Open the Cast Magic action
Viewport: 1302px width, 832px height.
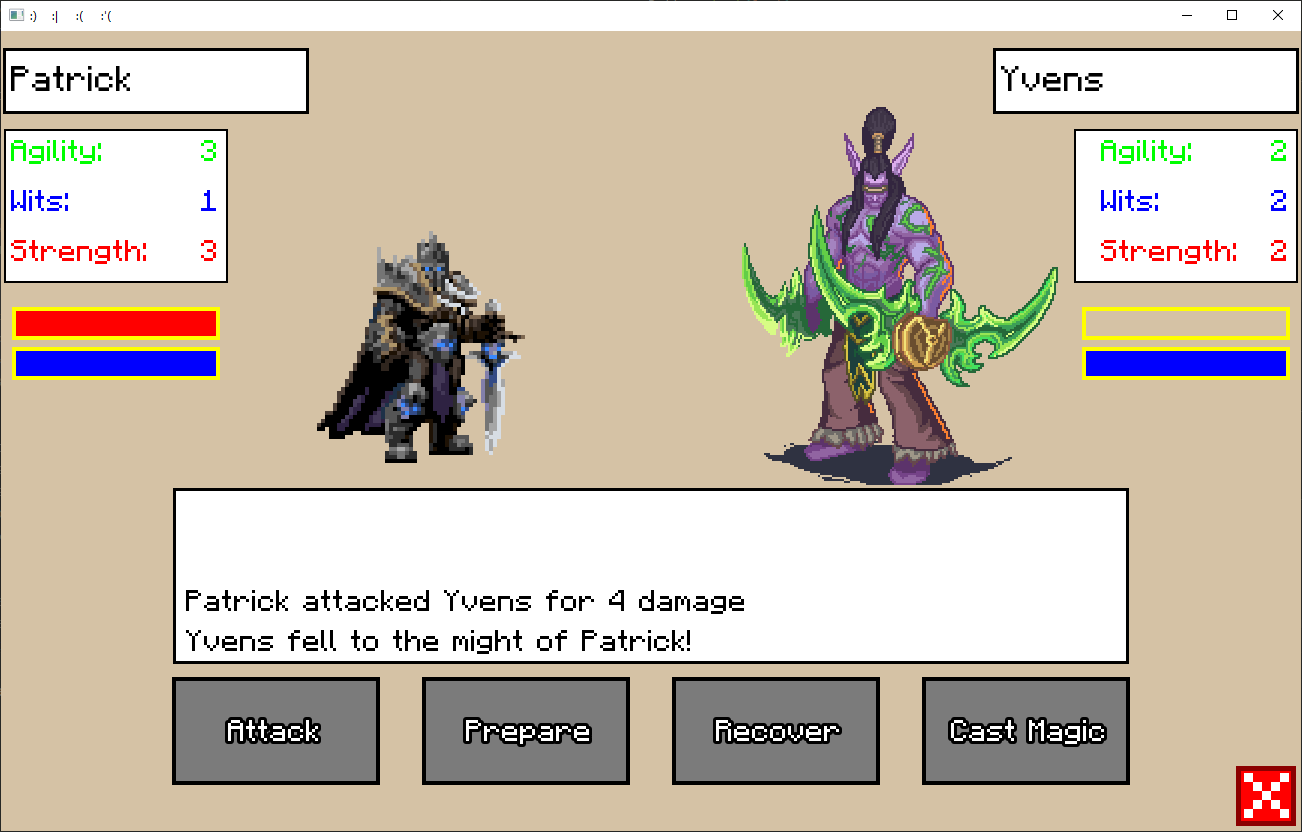click(x=1026, y=730)
